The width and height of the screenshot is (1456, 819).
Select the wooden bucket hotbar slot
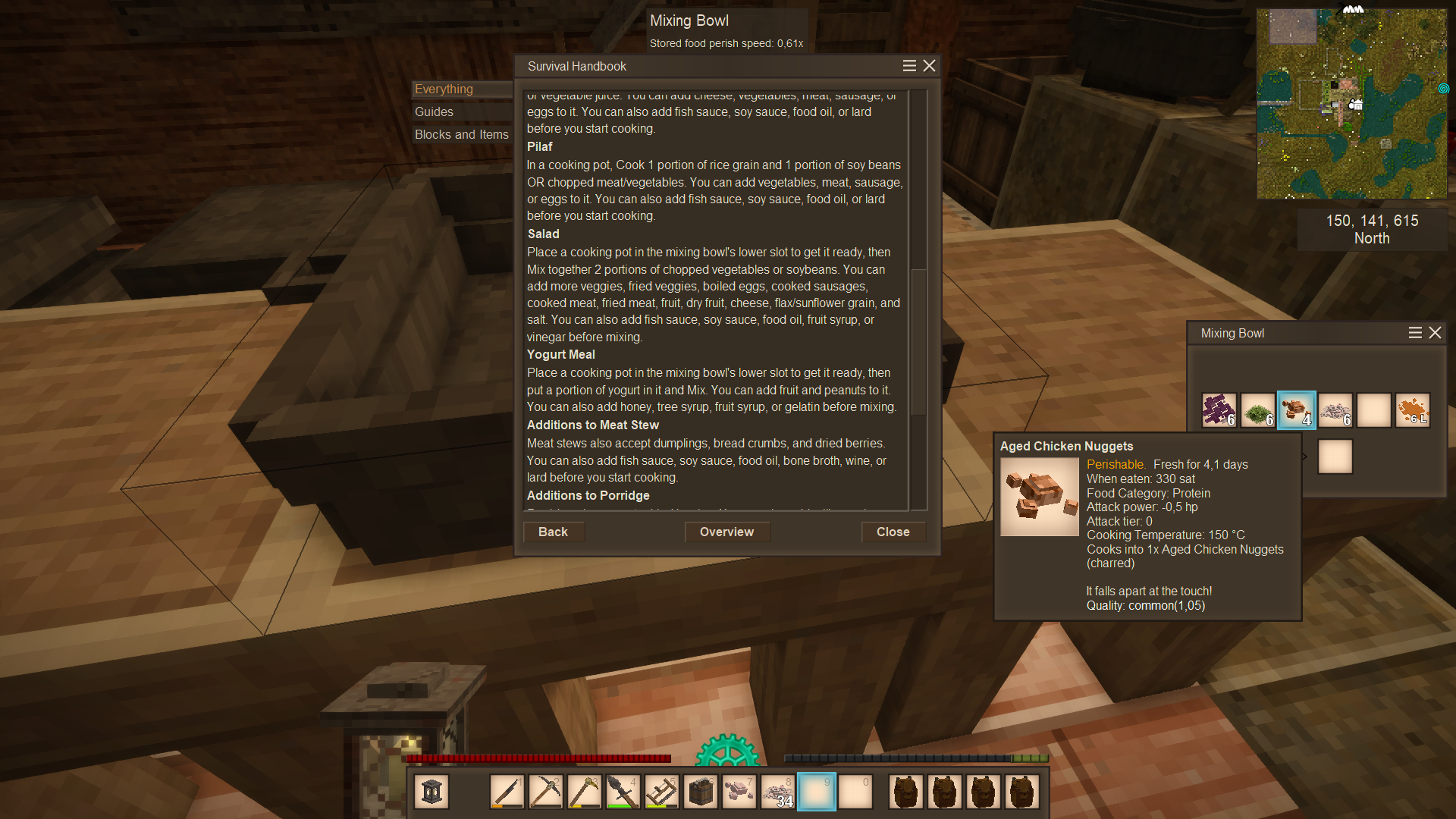(700, 792)
